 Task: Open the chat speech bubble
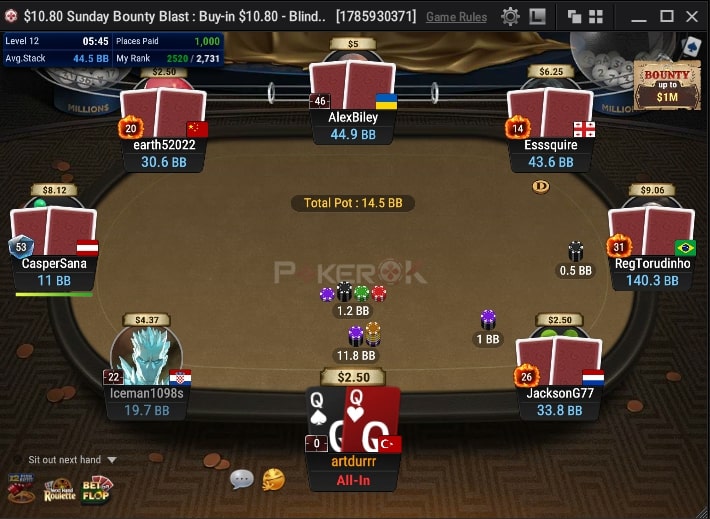(x=242, y=479)
